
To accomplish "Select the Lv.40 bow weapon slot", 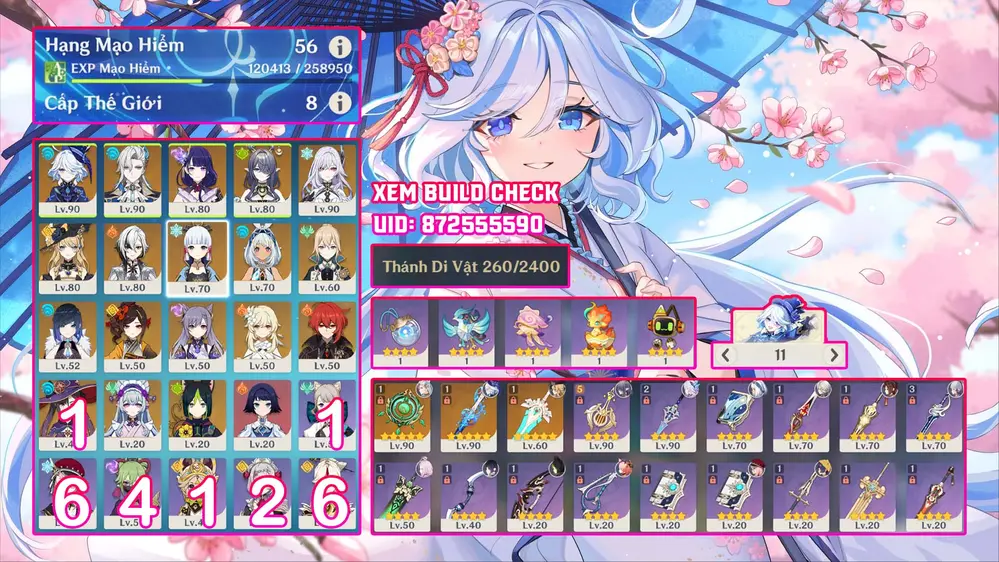I will (x=468, y=494).
